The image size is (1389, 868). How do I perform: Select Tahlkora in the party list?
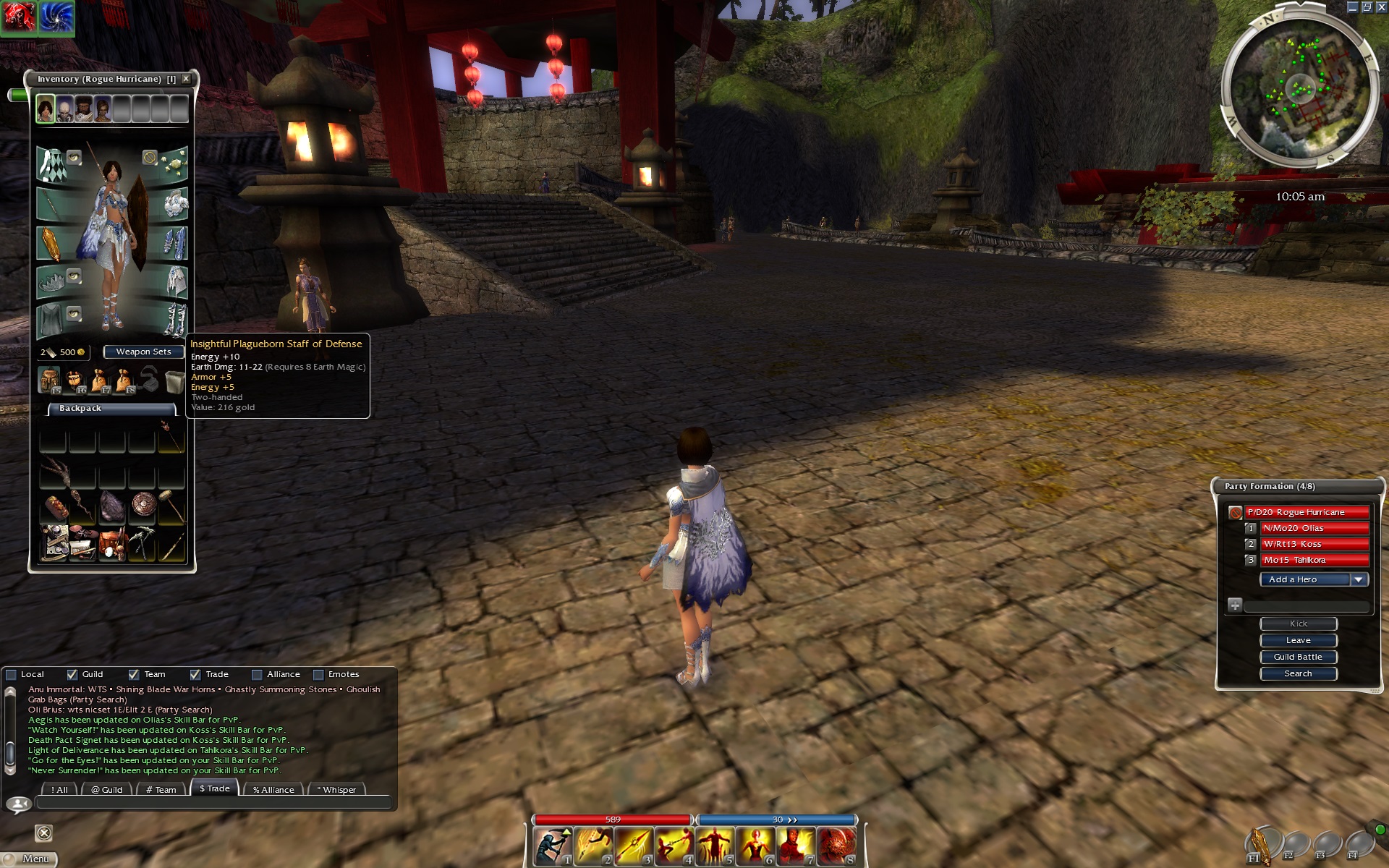pos(1314,560)
